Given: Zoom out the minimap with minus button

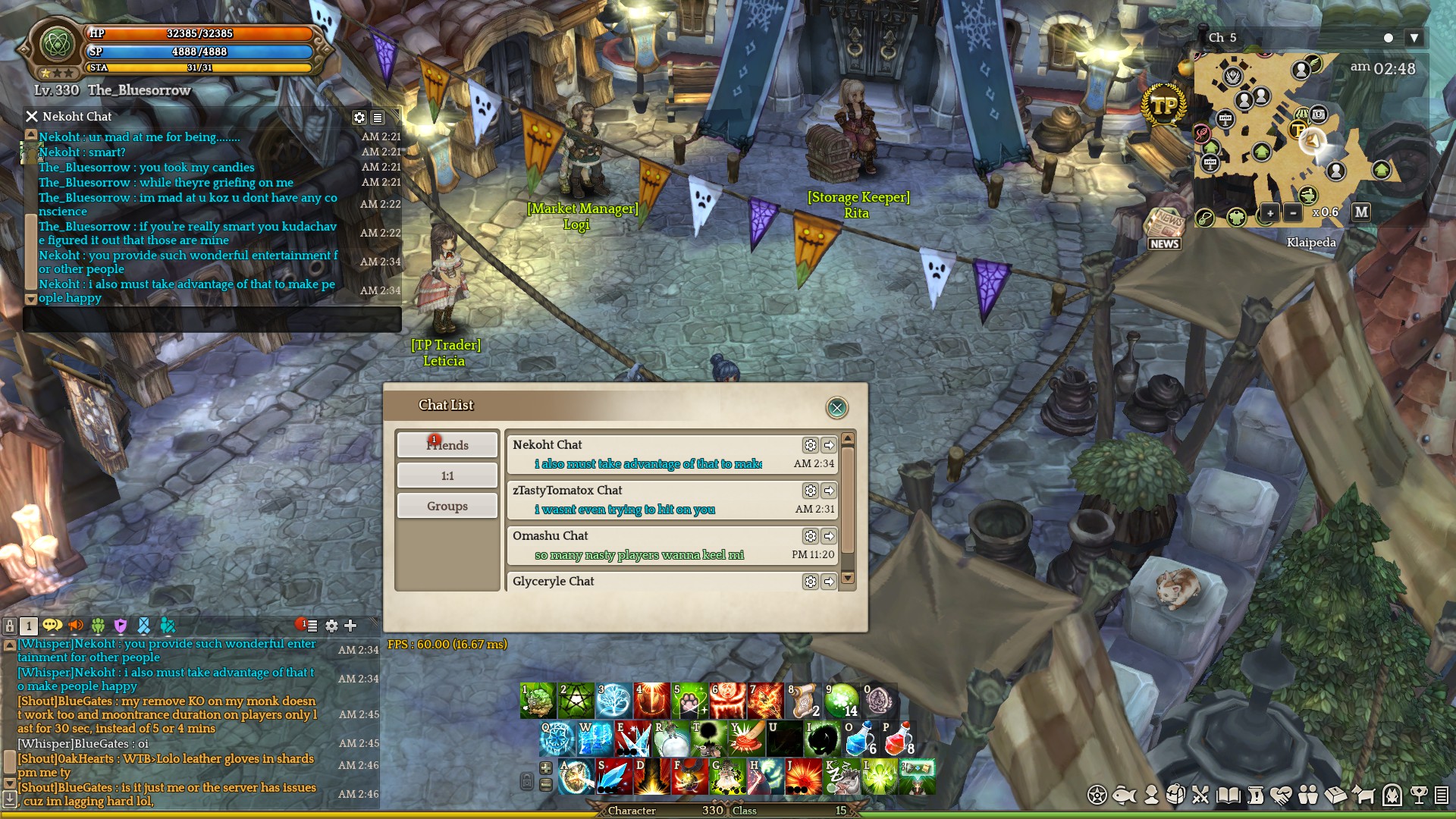Looking at the screenshot, I should pyautogui.click(x=1293, y=213).
